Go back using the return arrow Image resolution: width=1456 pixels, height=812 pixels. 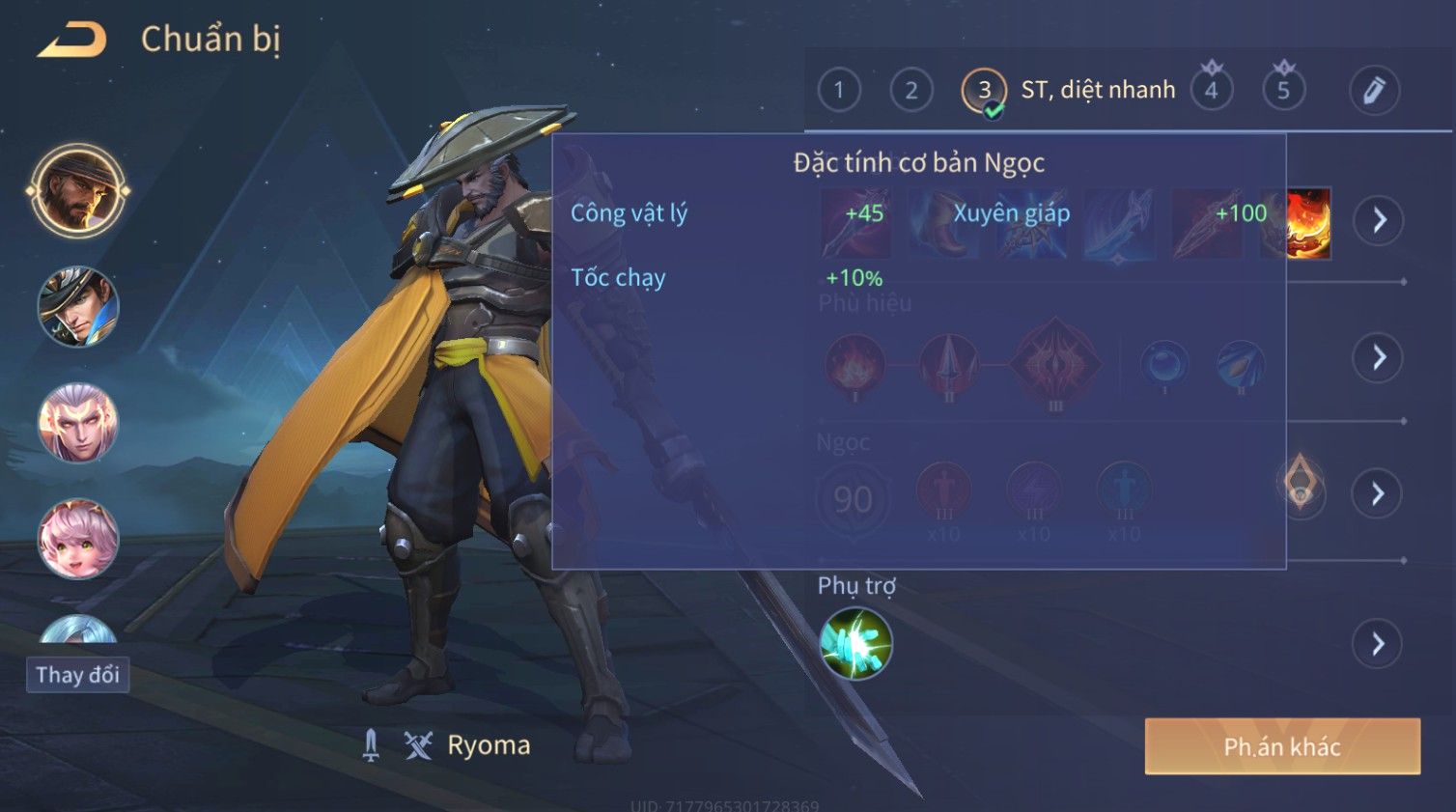tap(72, 41)
